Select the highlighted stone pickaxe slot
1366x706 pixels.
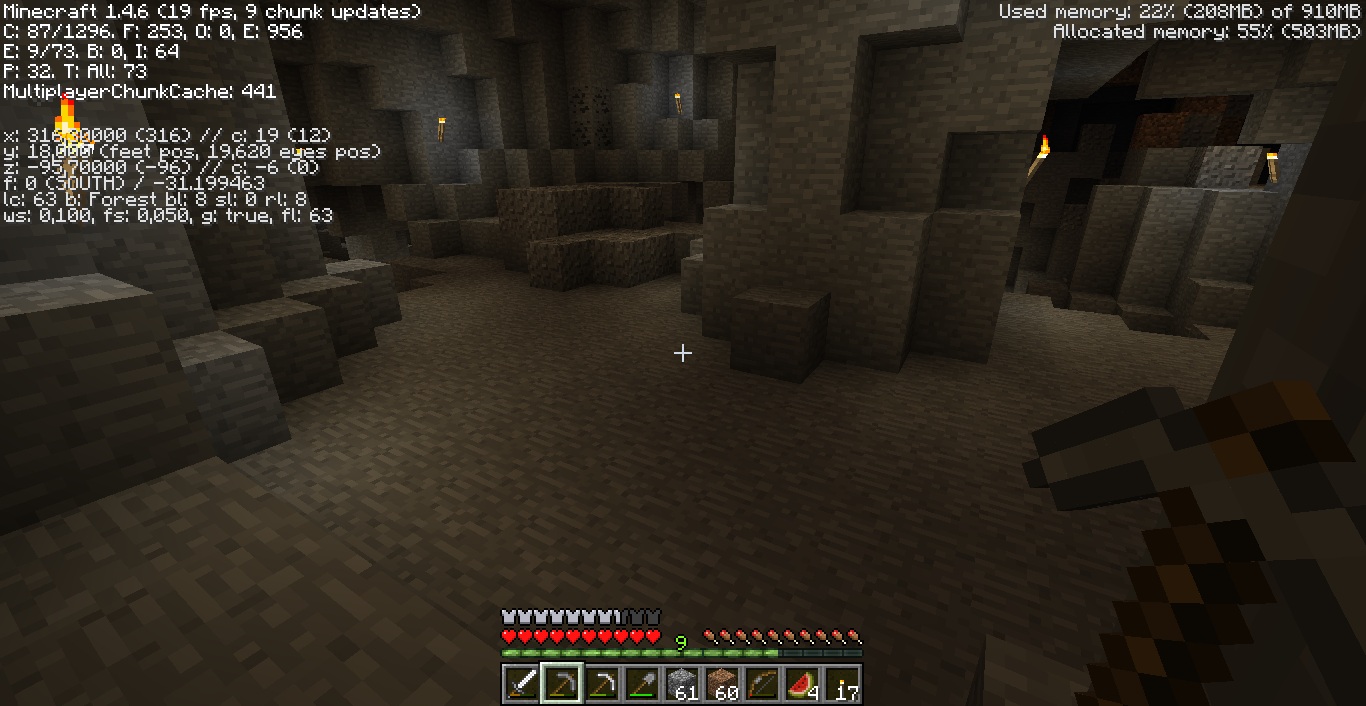click(562, 685)
